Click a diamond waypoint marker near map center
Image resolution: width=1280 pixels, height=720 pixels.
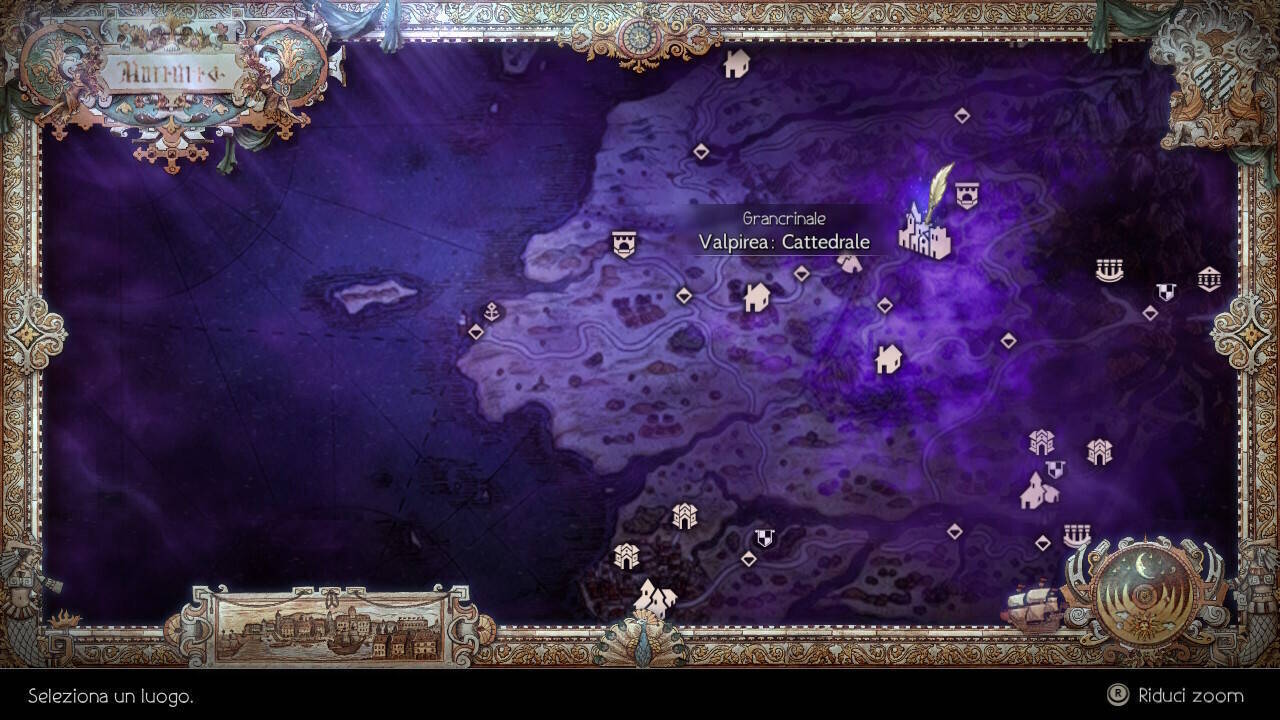685,296
